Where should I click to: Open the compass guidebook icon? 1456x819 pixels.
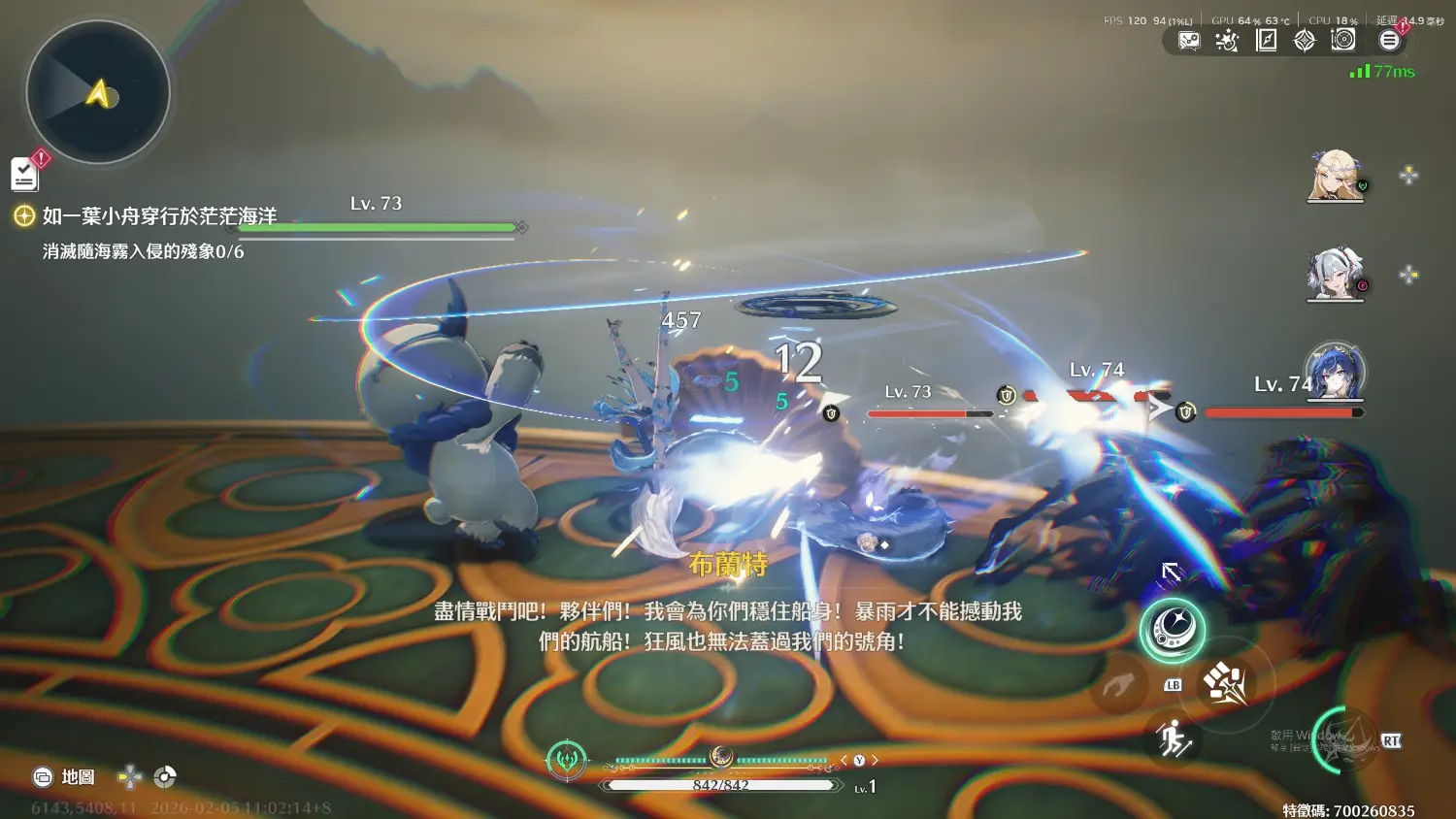click(x=1266, y=40)
